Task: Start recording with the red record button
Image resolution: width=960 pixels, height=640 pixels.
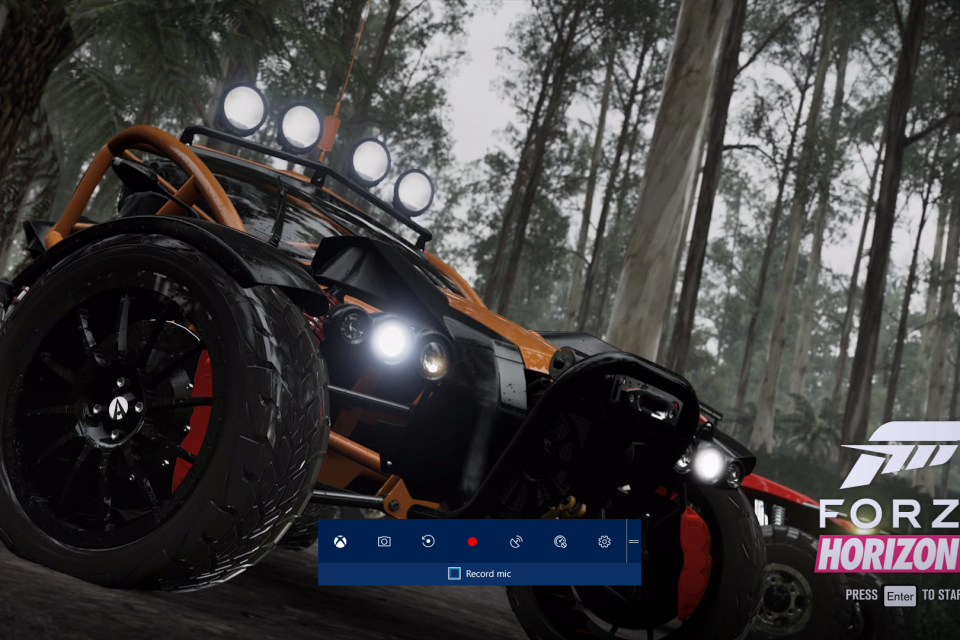Action: [x=472, y=542]
